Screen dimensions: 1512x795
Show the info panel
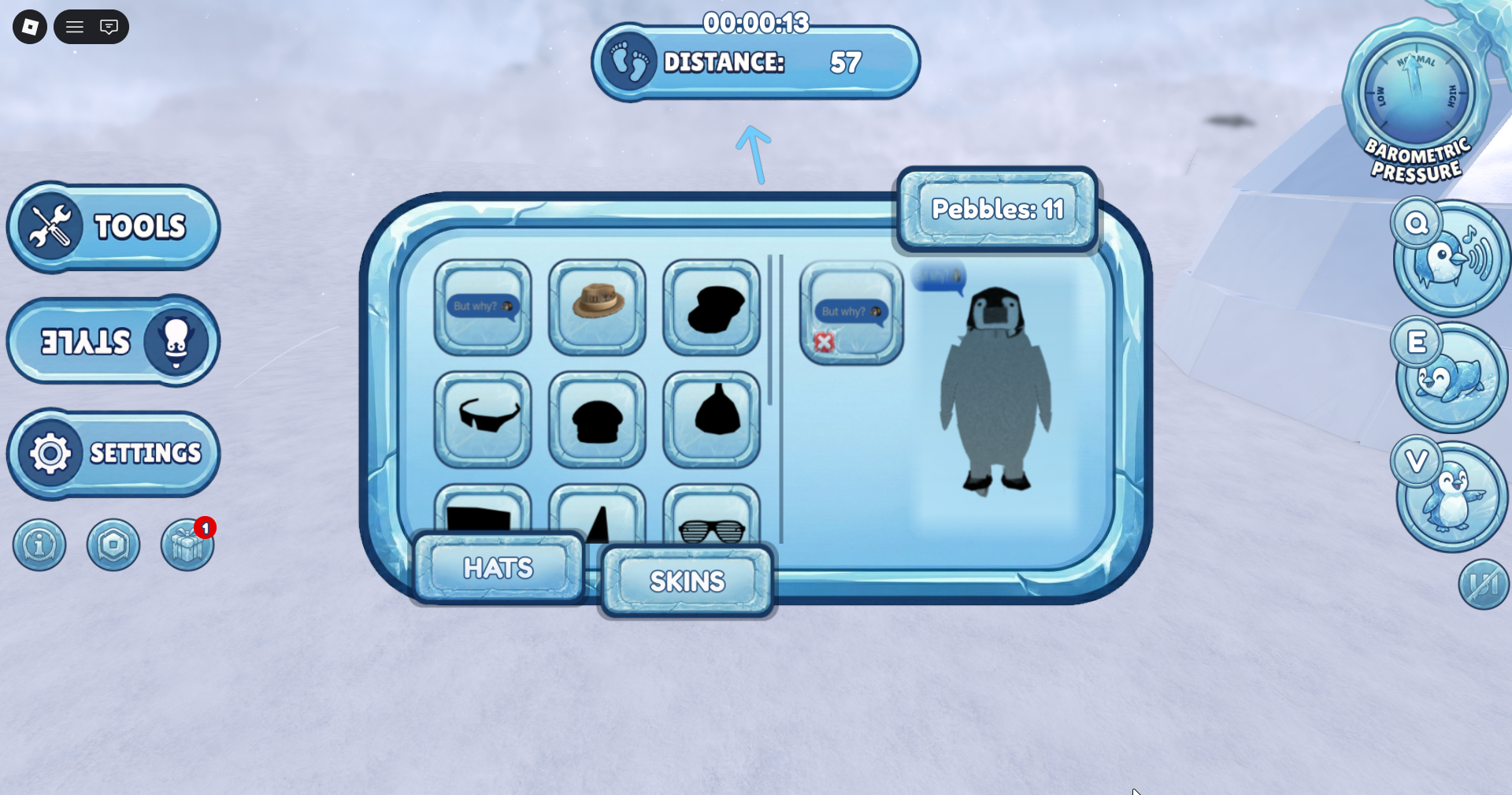point(39,544)
